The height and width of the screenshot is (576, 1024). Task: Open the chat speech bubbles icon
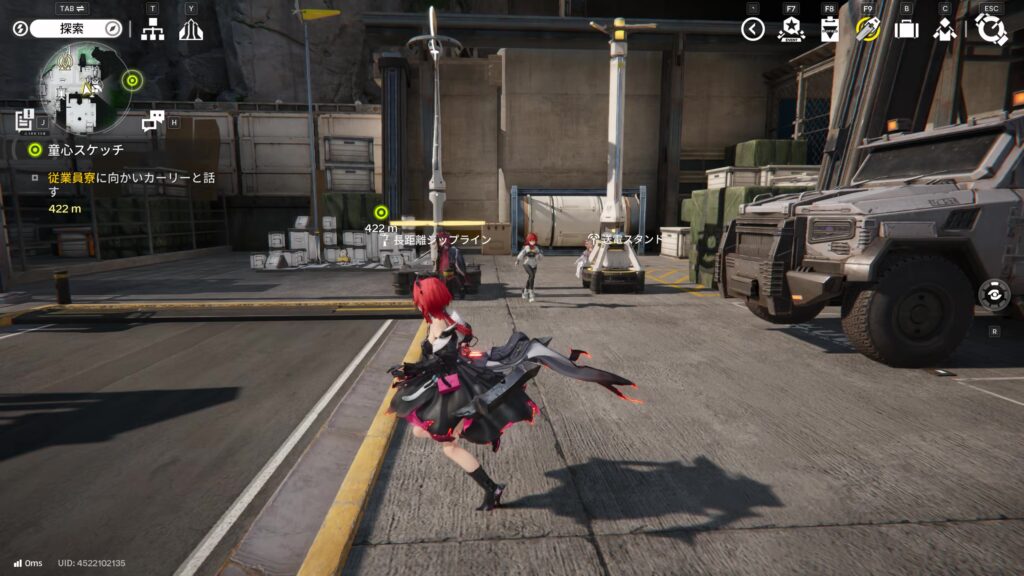pyautogui.click(x=152, y=122)
